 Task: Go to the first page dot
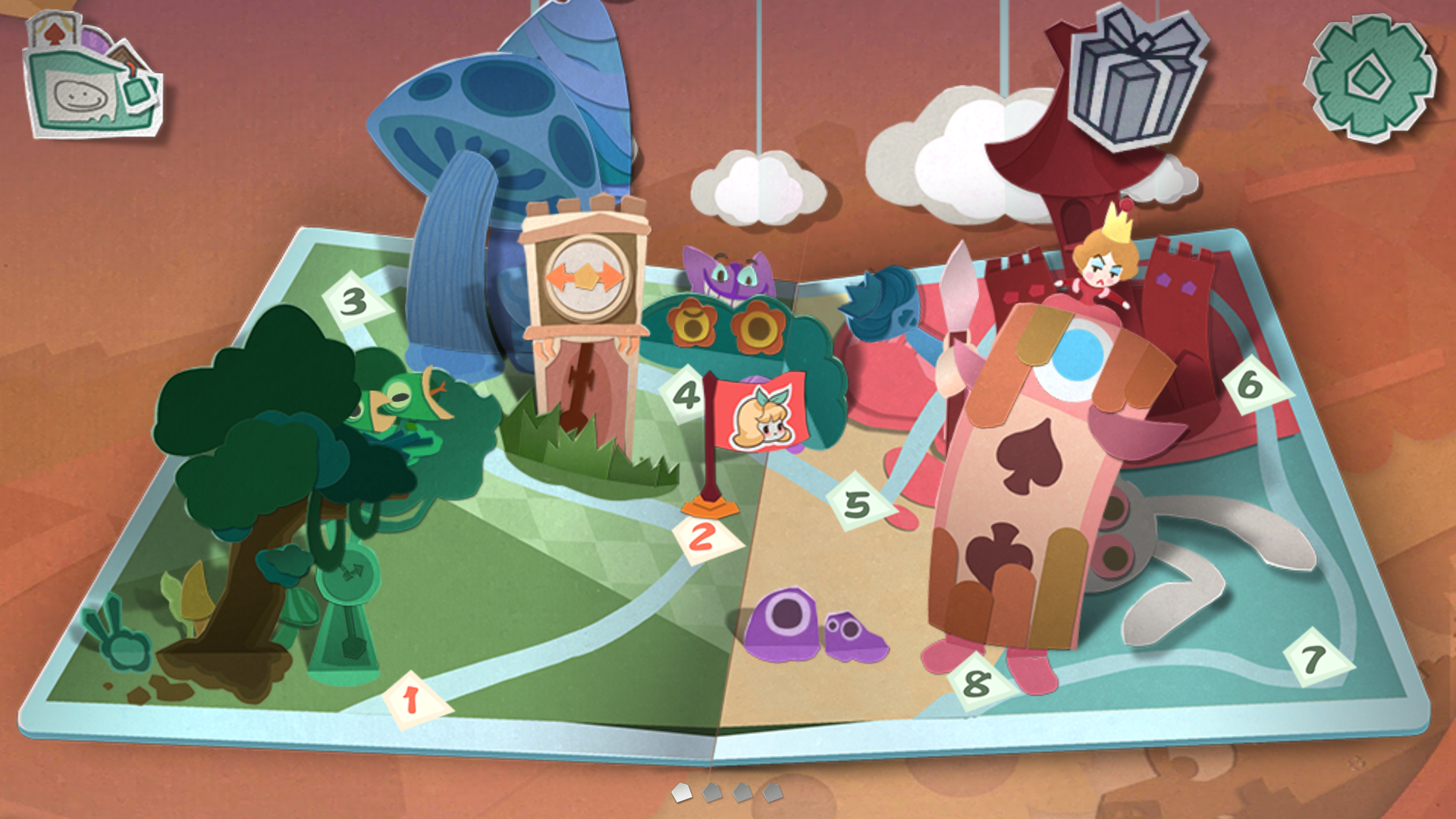tap(682, 792)
